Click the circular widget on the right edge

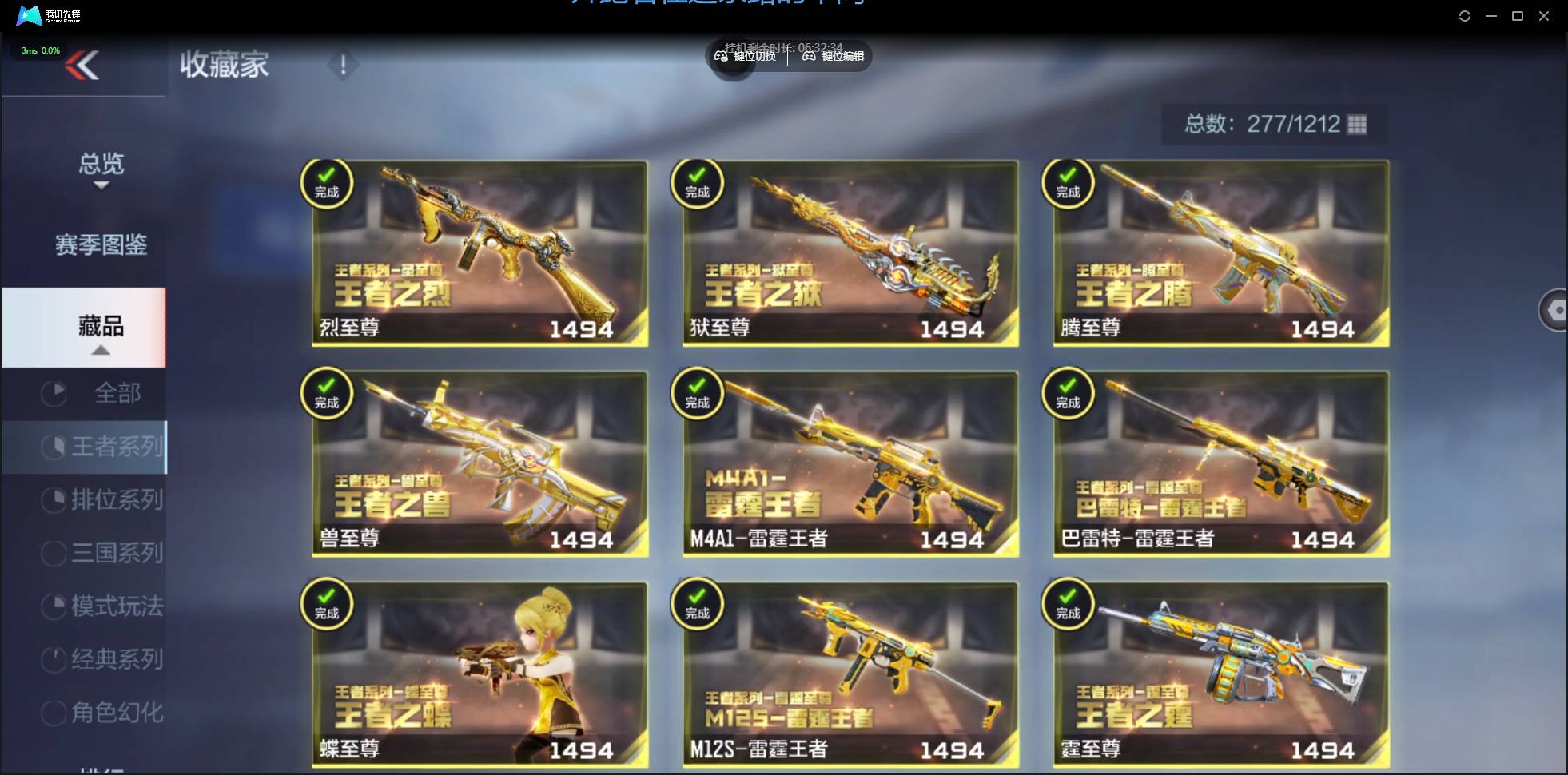click(x=1555, y=310)
